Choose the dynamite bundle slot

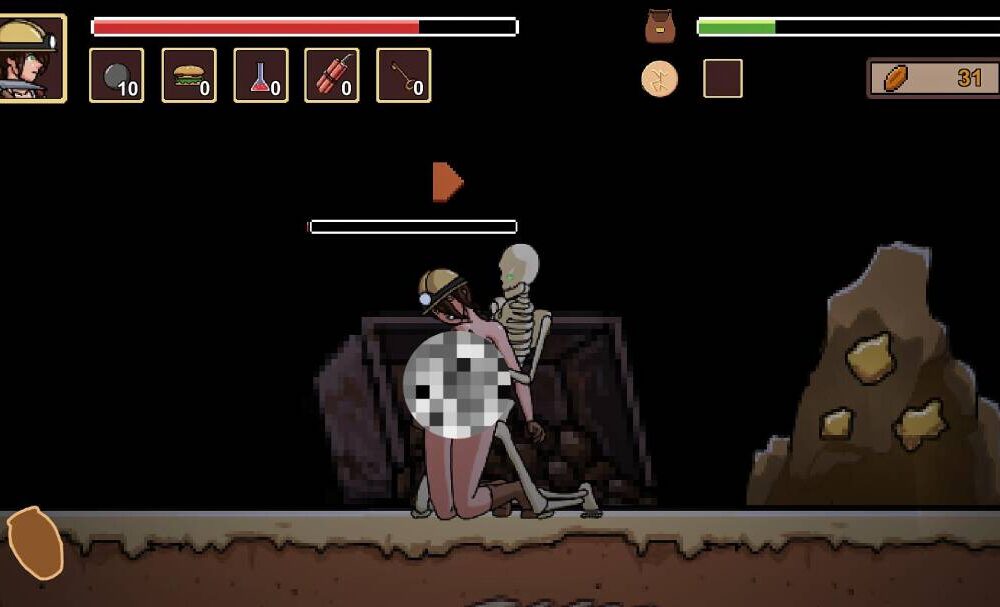[x=332, y=75]
